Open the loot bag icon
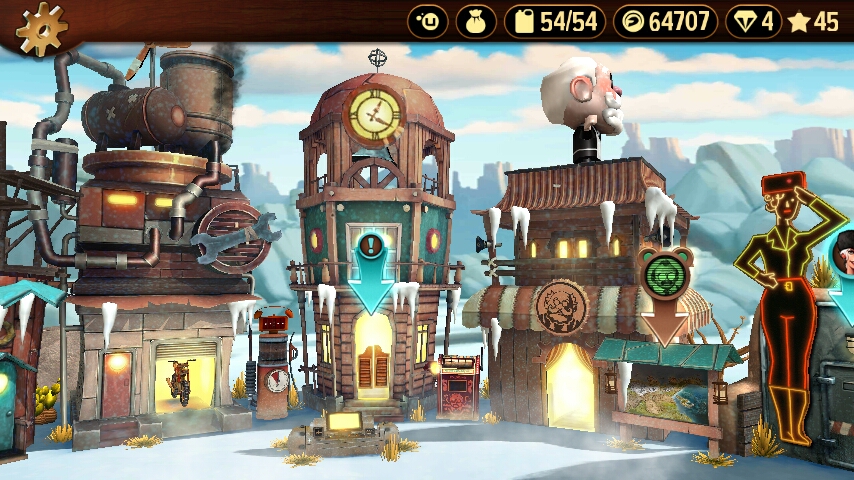Screen dimensions: 854x480 coord(476,21)
